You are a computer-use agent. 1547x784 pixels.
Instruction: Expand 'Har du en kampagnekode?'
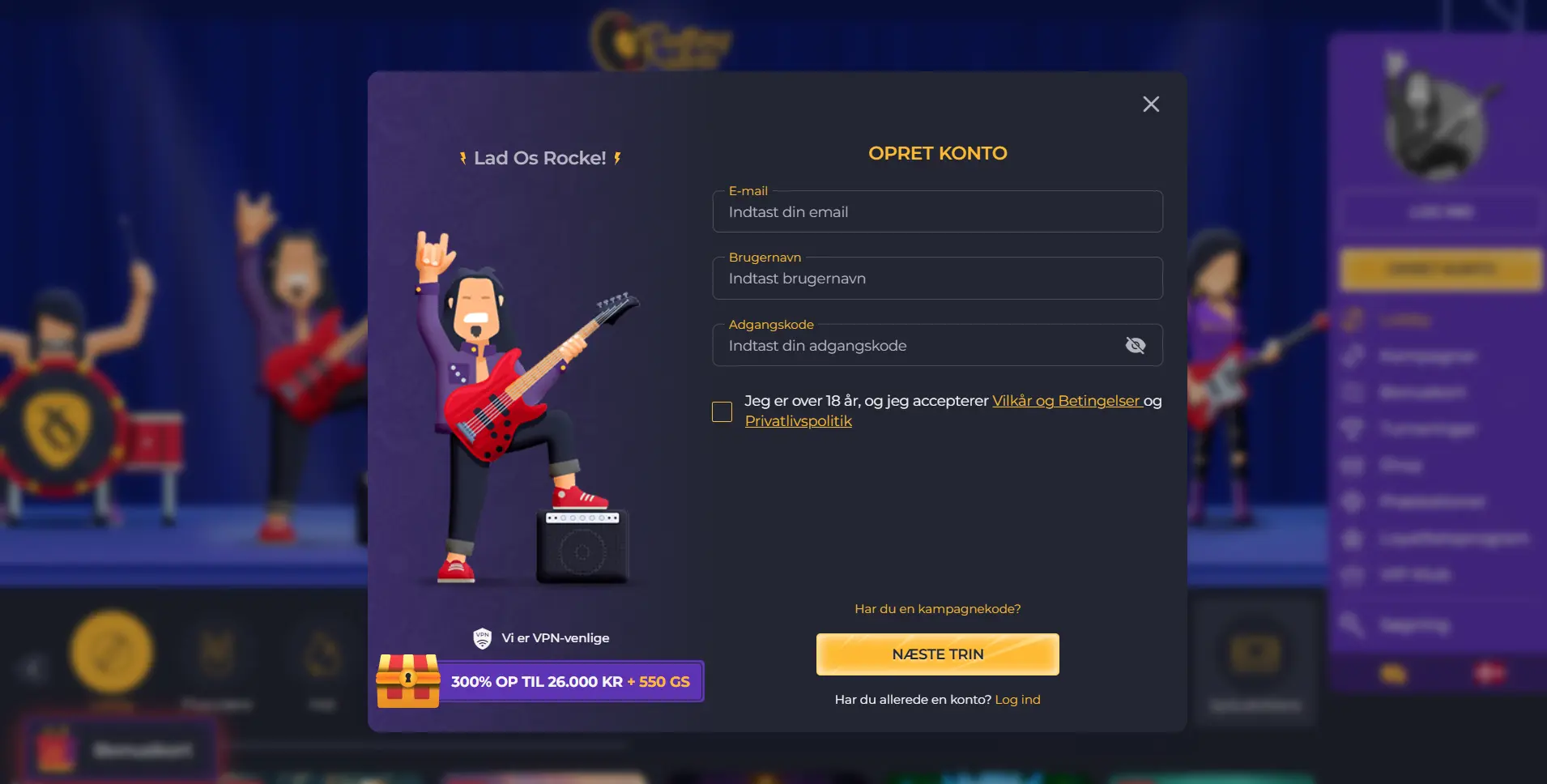tap(938, 608)
